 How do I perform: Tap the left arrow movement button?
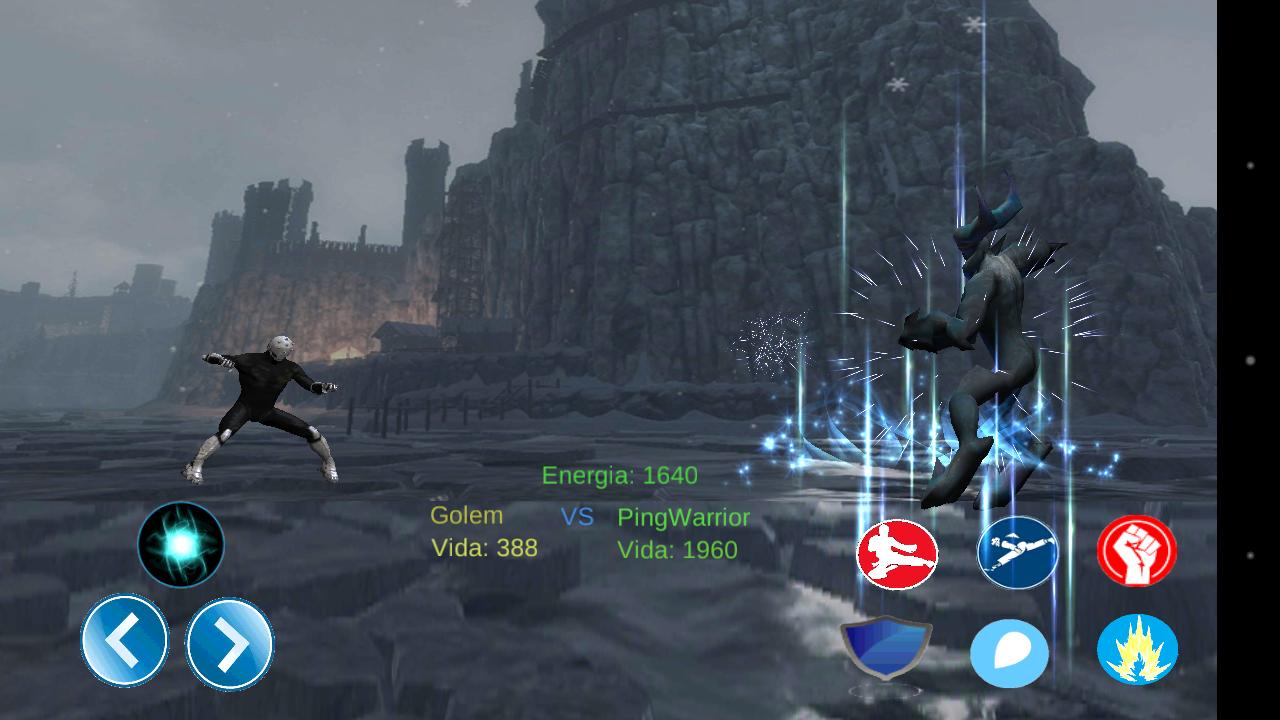pos(125,641)
